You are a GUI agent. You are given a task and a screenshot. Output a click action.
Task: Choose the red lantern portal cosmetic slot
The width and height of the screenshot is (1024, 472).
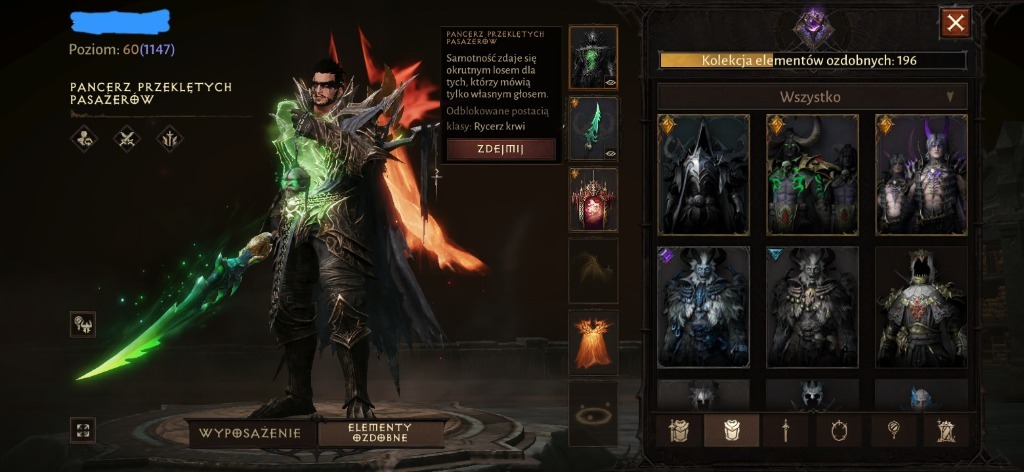coord(593,199)
